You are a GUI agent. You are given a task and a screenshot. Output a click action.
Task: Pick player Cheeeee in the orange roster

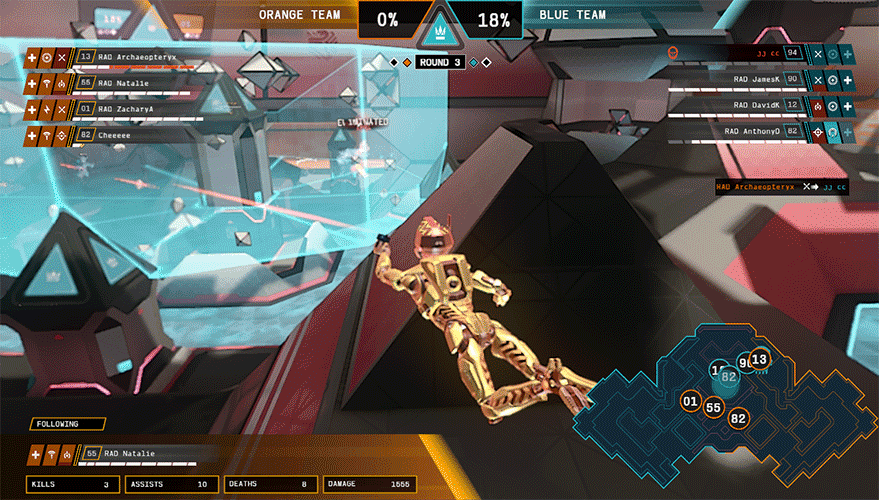[125, 134]
